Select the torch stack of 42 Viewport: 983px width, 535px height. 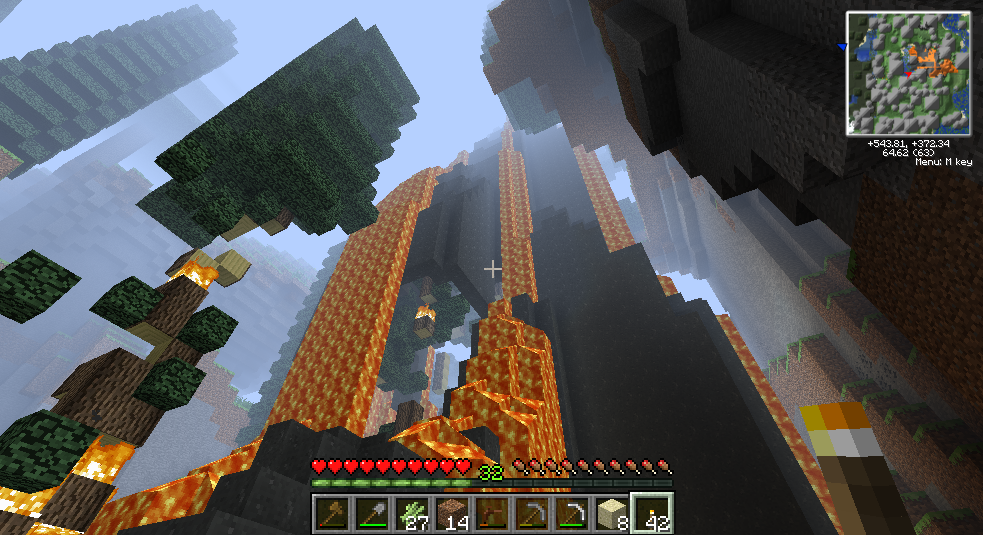point(652,513)
